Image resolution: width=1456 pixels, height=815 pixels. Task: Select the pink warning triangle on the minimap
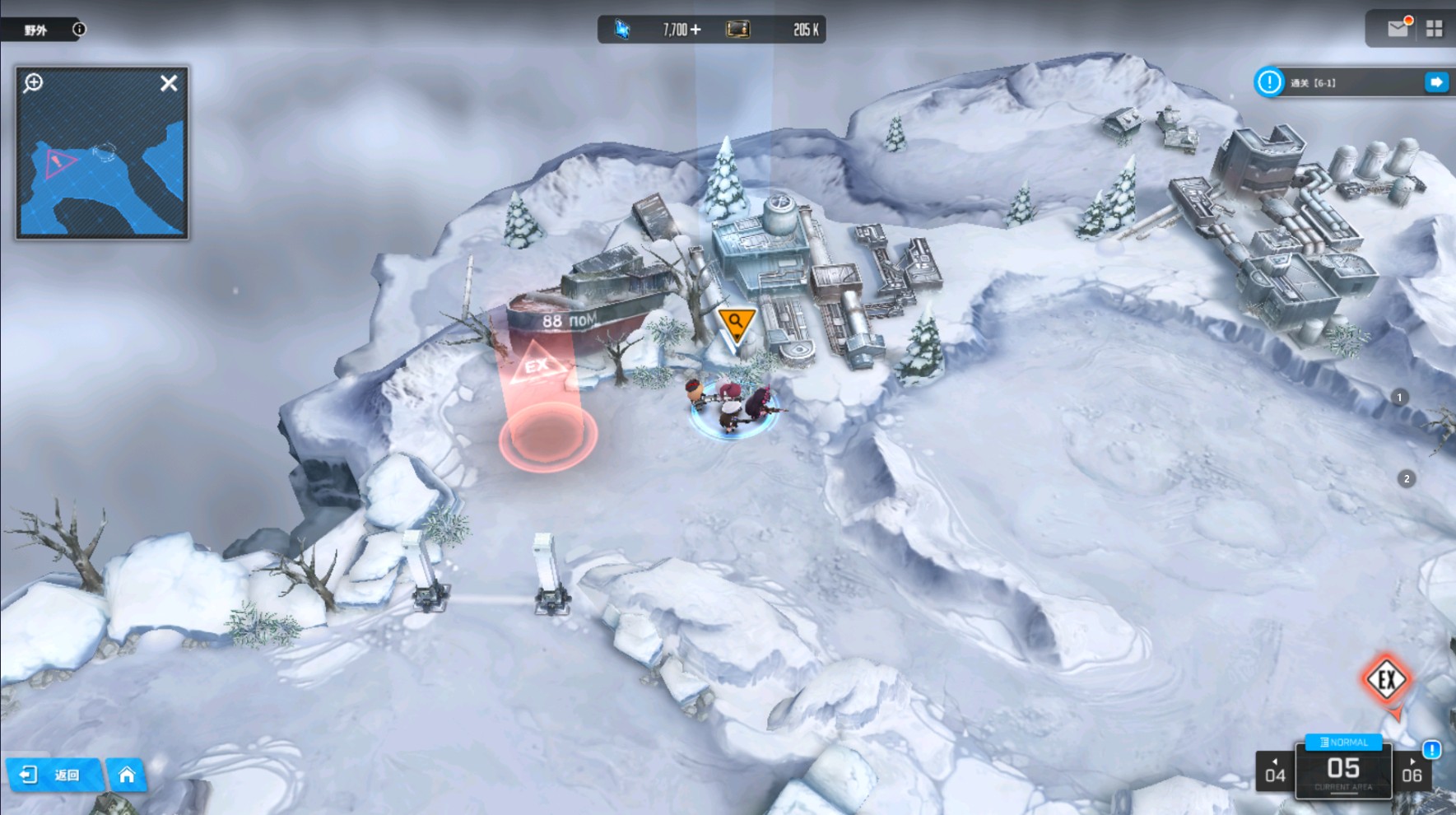coord(59,162)
